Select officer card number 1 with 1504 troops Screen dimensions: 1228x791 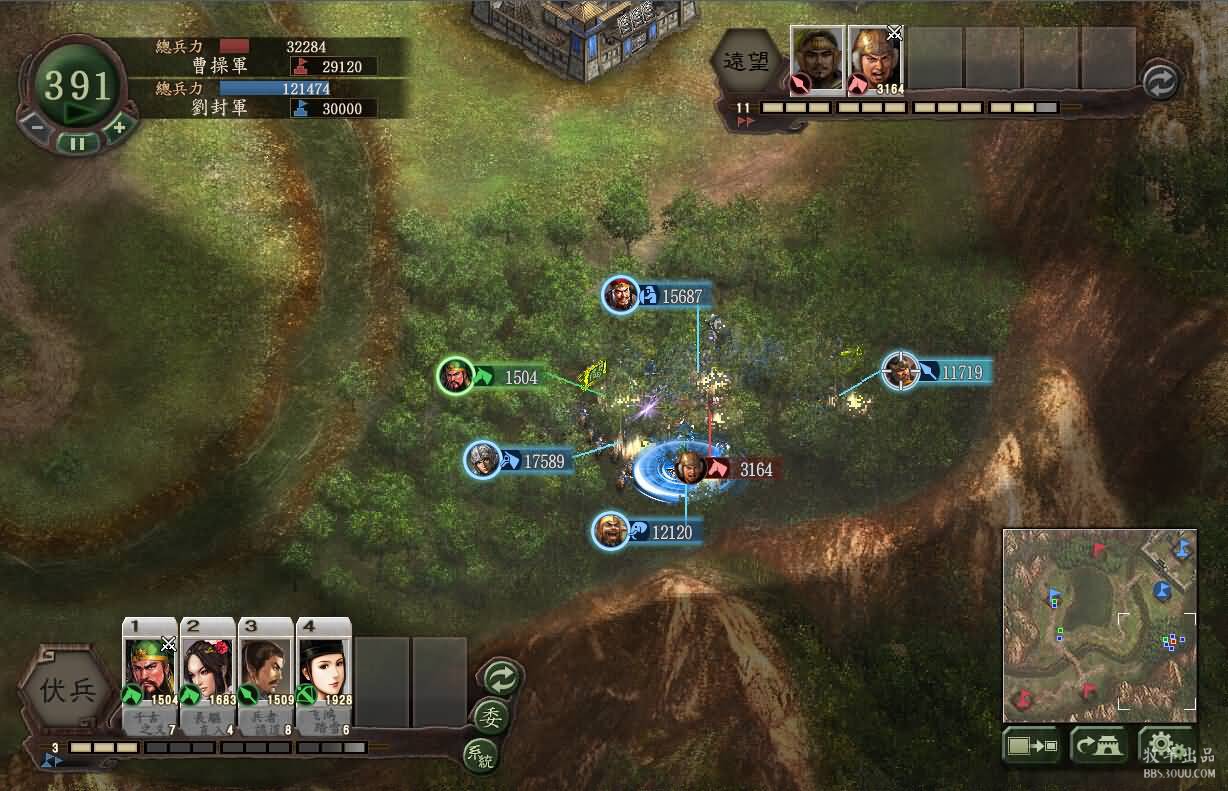150,670
